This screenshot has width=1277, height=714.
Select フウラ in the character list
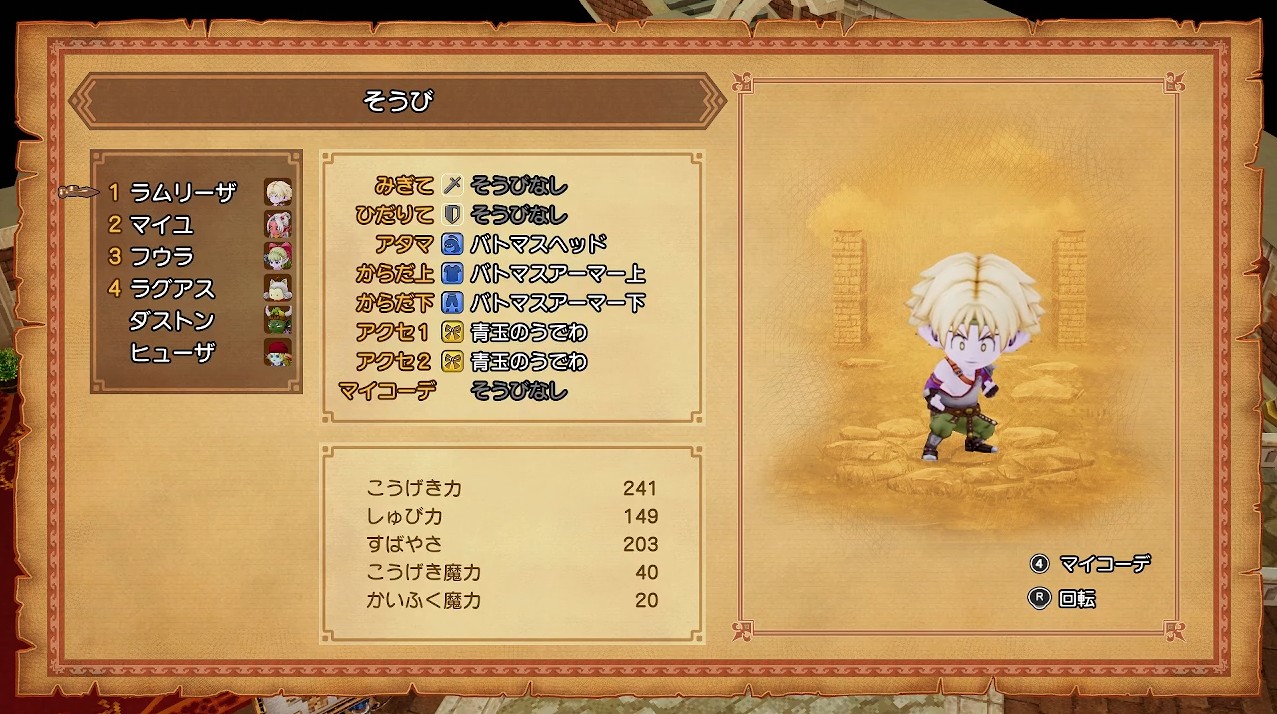coord(162,256)
